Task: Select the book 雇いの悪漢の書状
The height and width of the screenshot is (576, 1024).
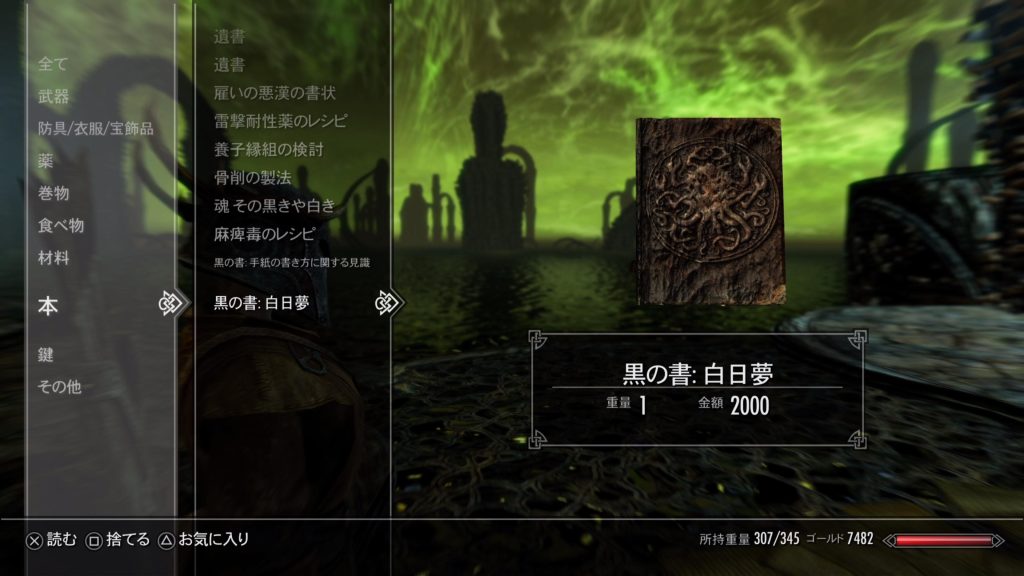Action: point(275,93)
